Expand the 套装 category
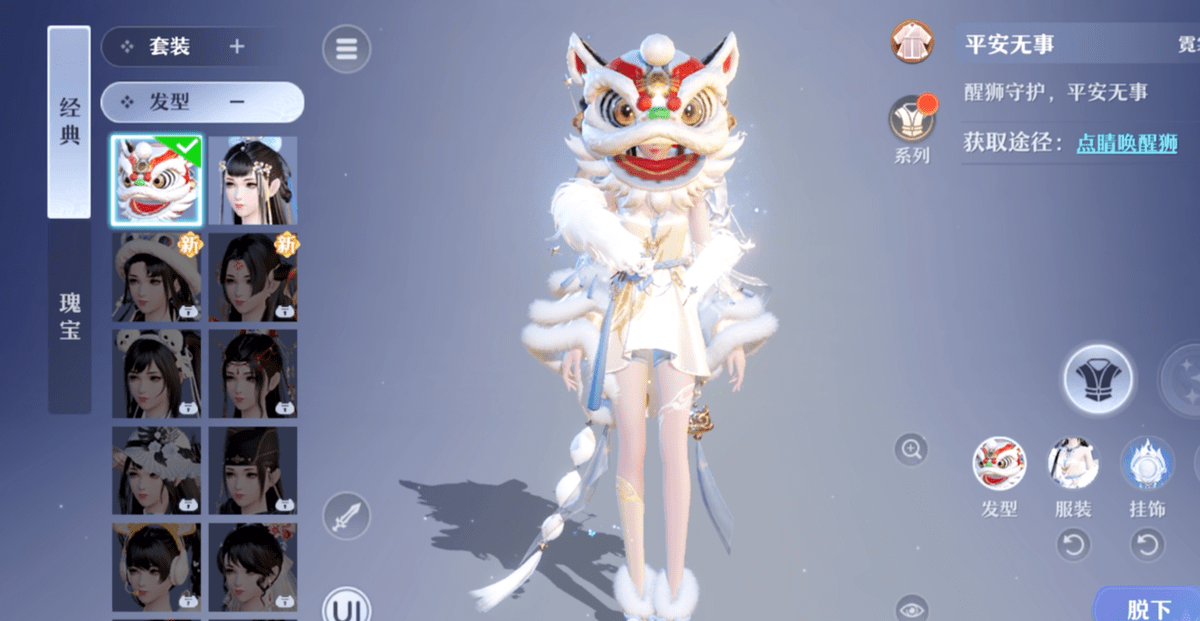This screenshot has width=1200, height=621. [x=237, y=47]
